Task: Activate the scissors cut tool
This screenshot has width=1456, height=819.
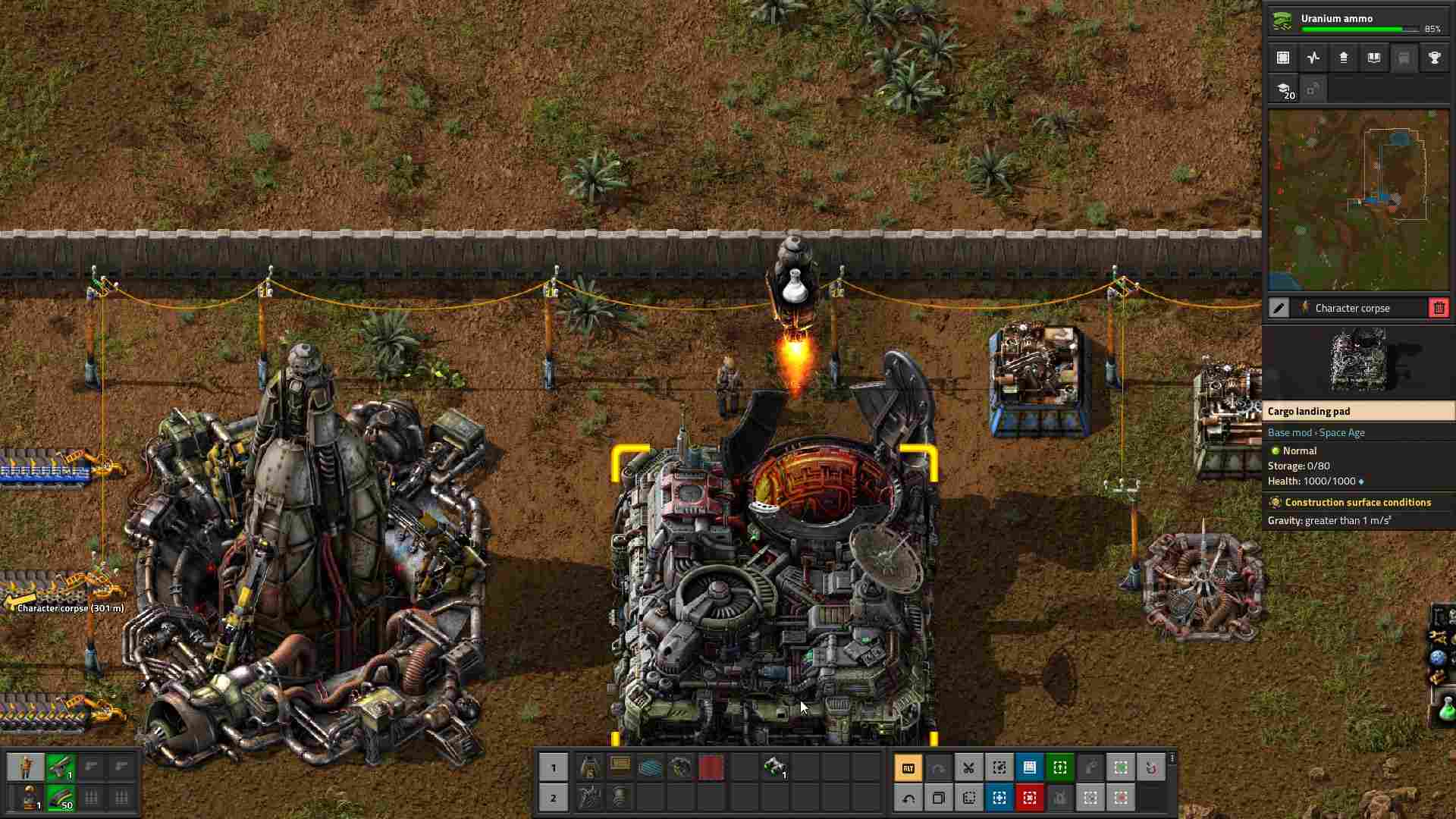Action: [x=968, y=768]
